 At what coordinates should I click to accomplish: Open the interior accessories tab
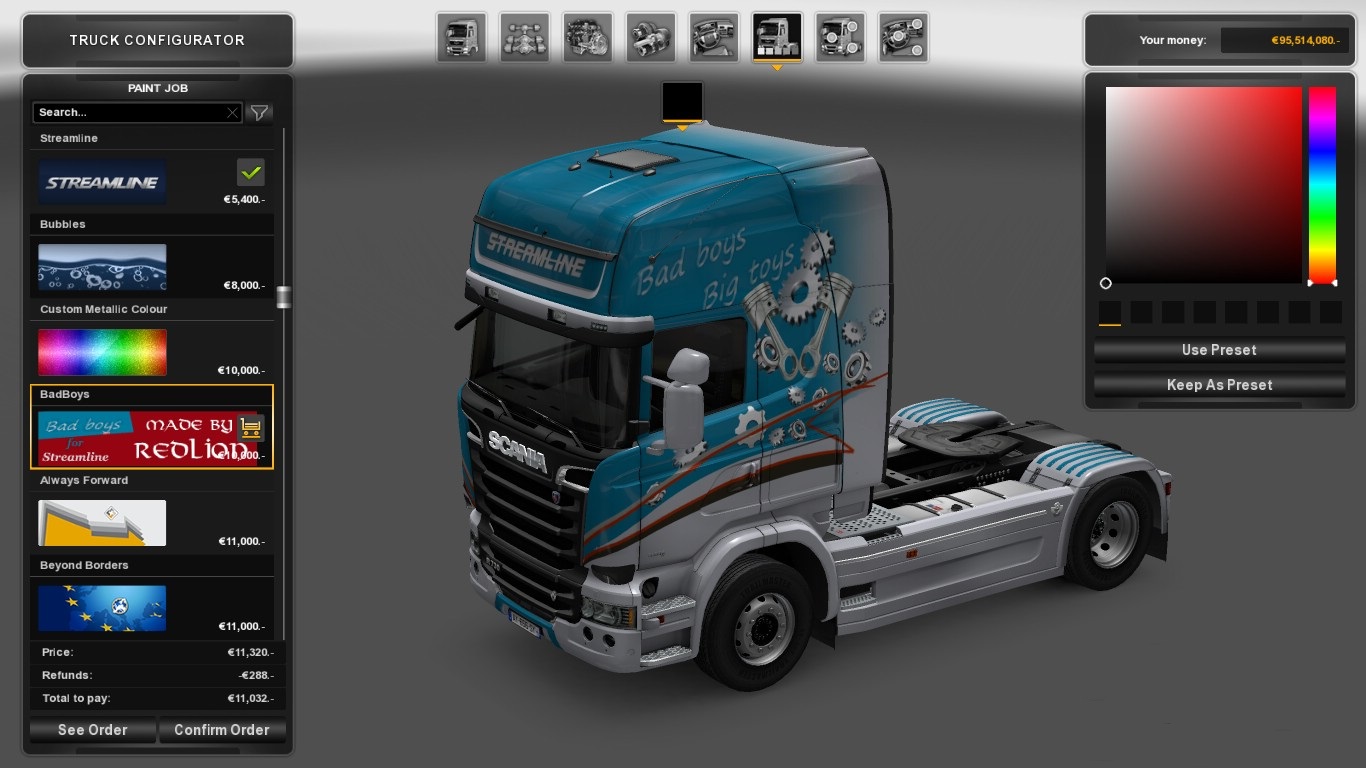[x=903, y=38]
